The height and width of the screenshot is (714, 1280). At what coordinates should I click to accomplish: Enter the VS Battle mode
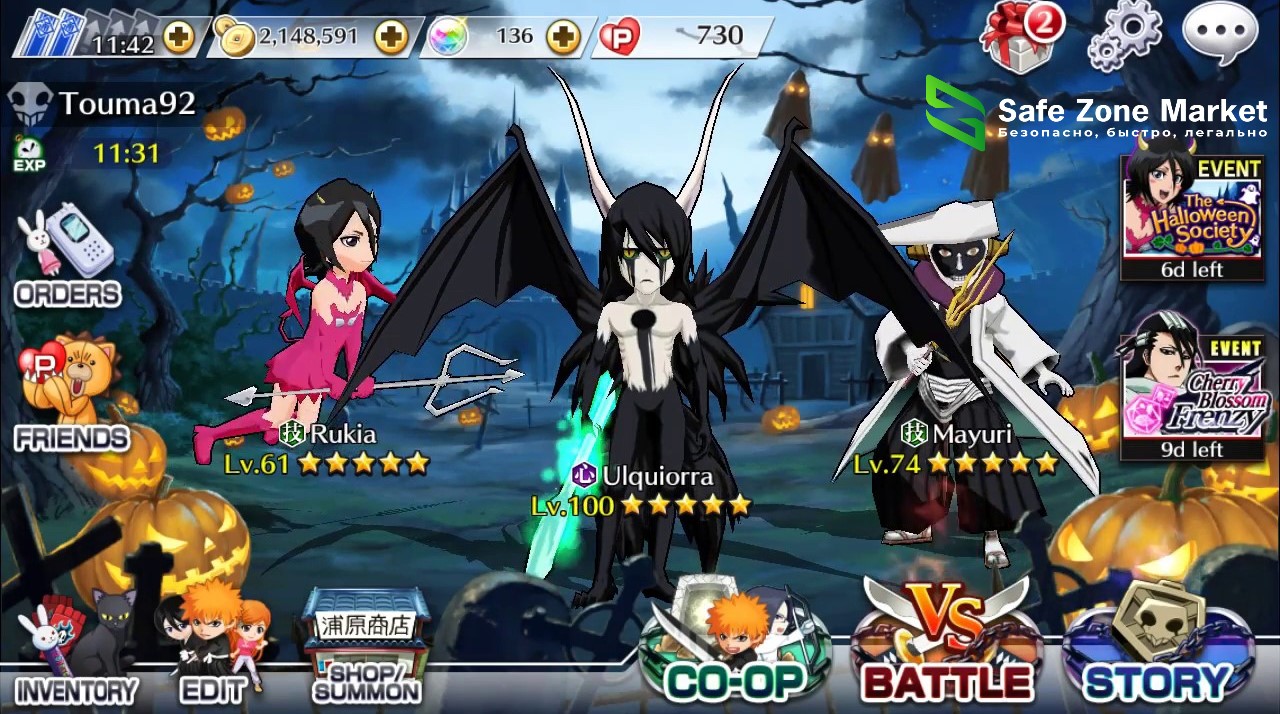click(946, 645)
